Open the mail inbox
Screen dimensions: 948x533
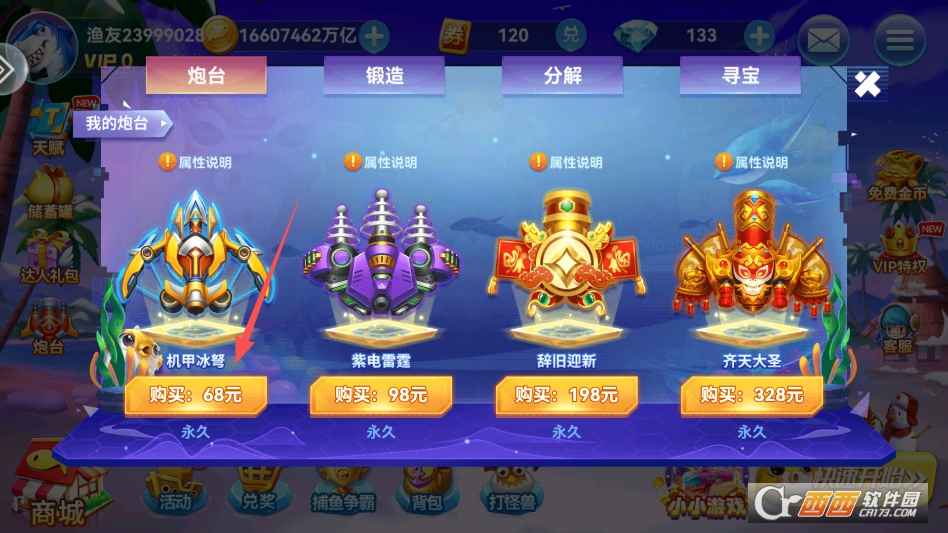(x=822, y=41)
